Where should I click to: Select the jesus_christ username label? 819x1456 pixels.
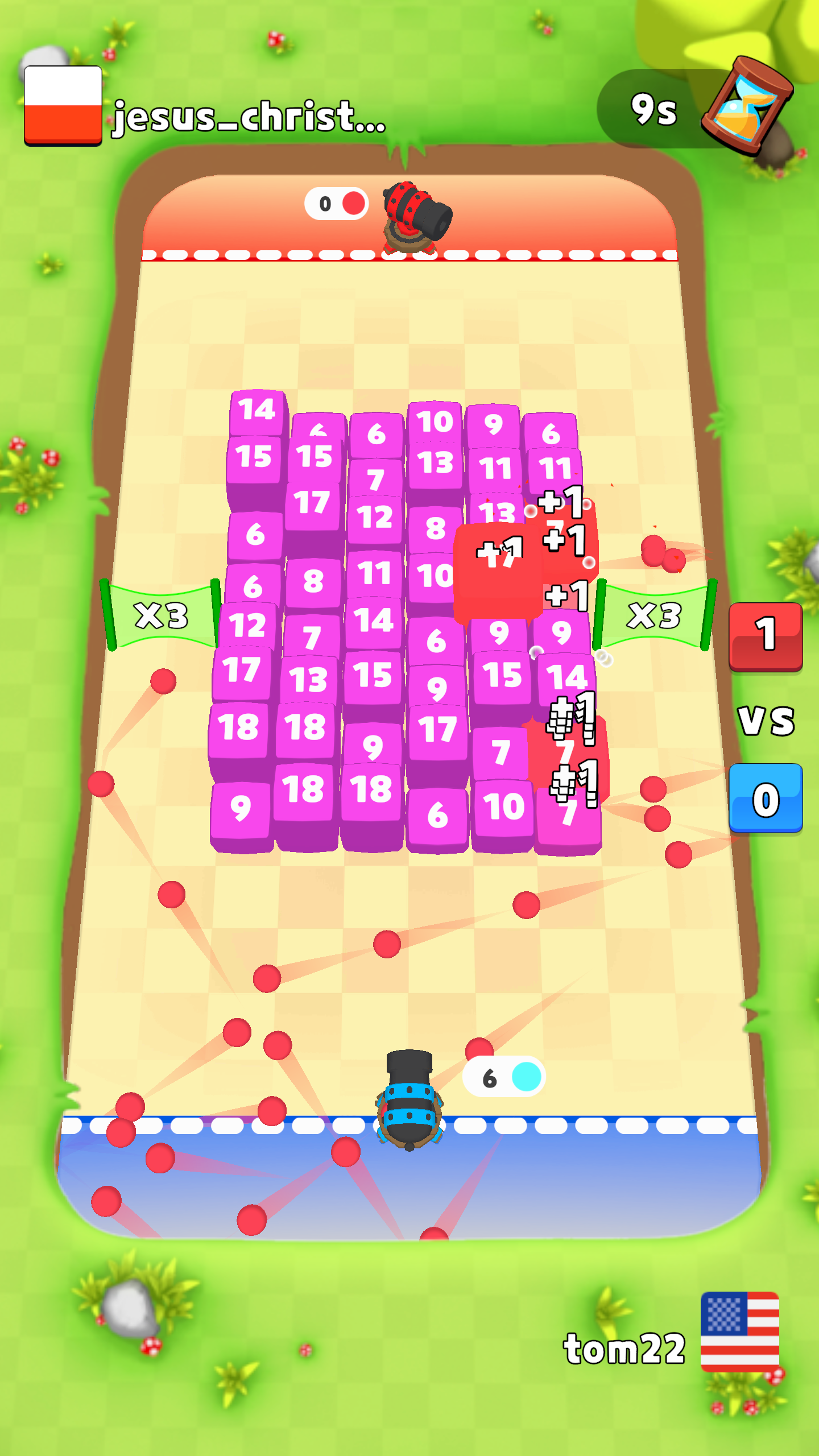(247, 117)
